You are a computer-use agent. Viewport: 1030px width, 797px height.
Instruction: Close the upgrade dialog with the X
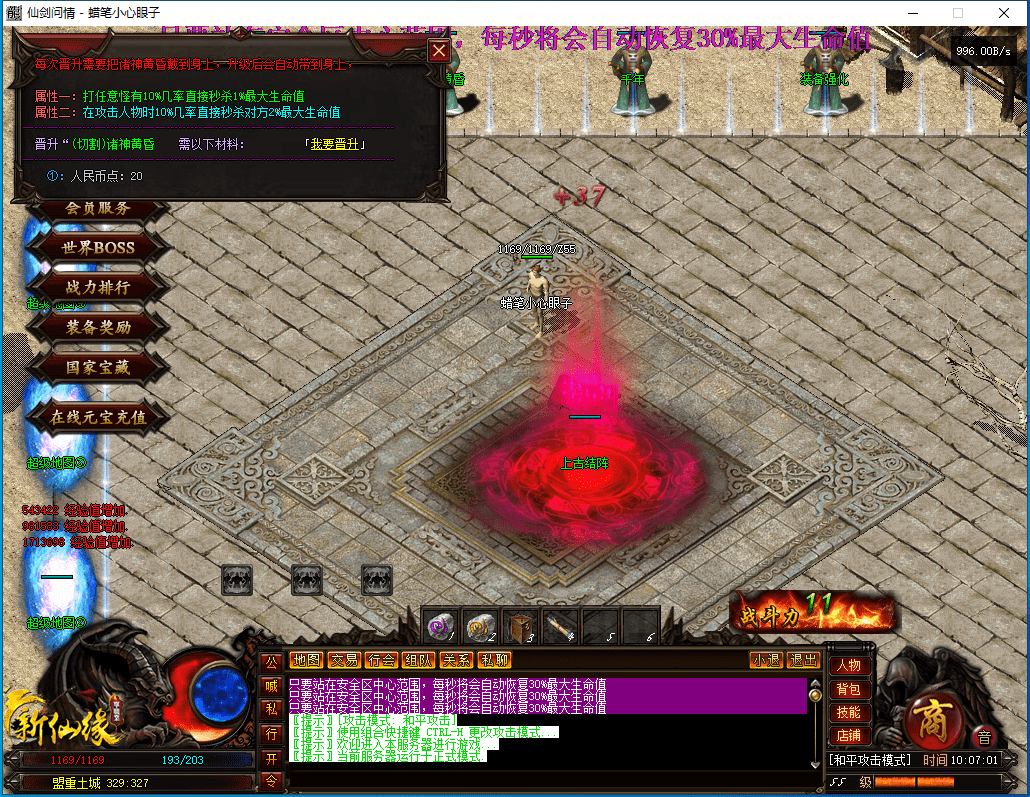438,51
